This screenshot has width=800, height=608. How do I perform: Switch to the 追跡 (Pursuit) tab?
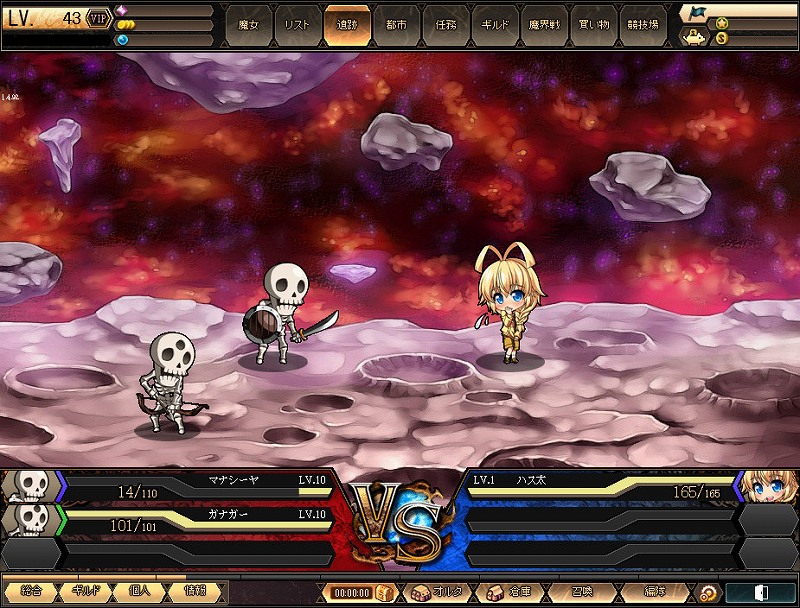pos(346,24)
